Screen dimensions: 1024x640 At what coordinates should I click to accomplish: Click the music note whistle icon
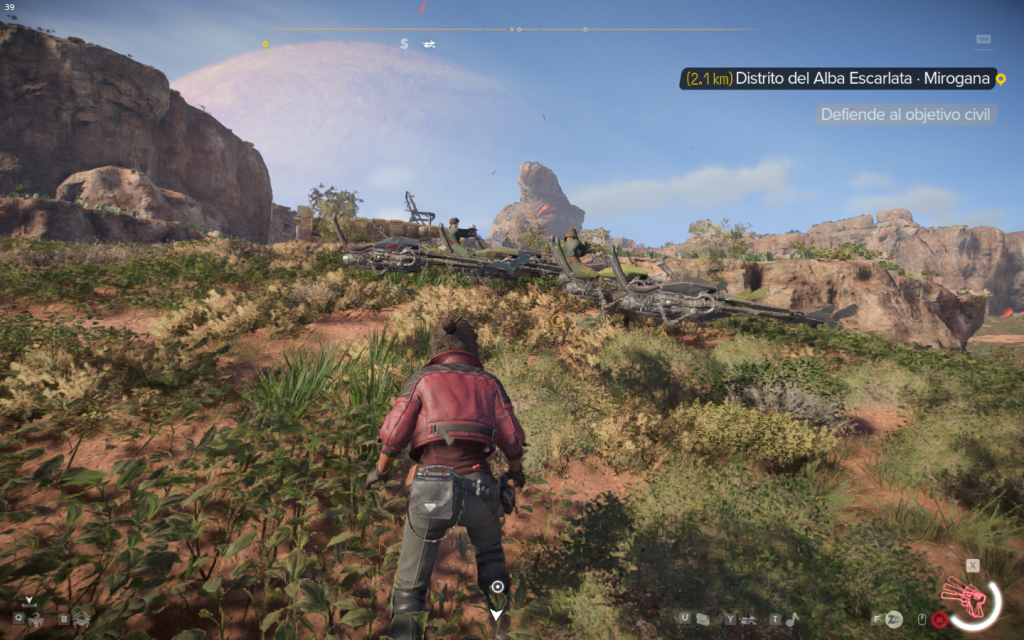[790, 619]
